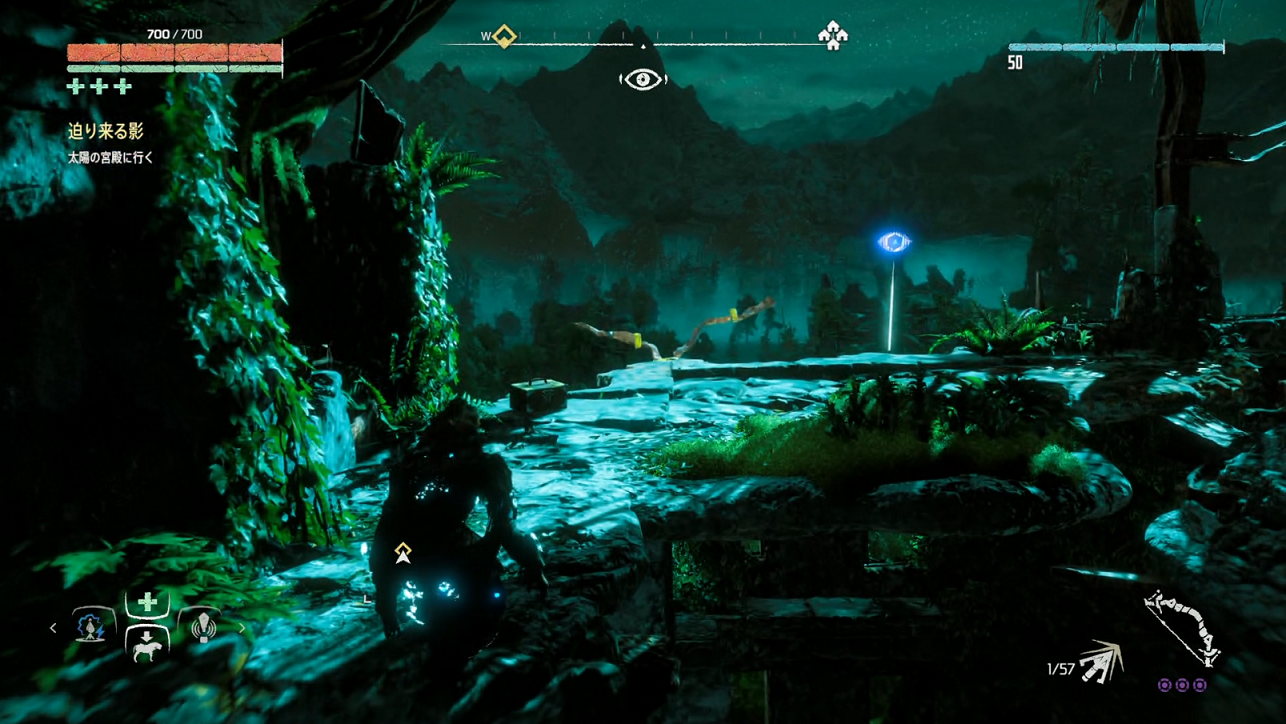Select the settlement marker on the compass

tap(832, 36)
